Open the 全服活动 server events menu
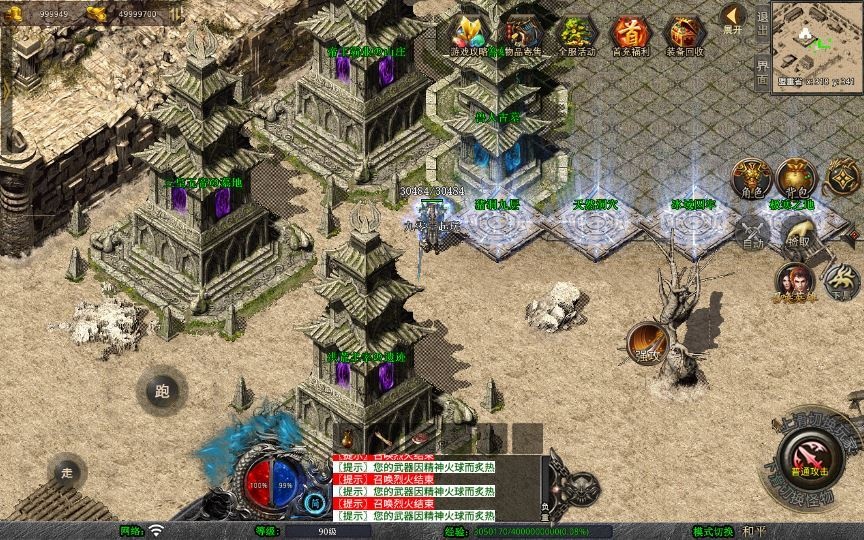The image size is (864, 540). pos(576,36)
